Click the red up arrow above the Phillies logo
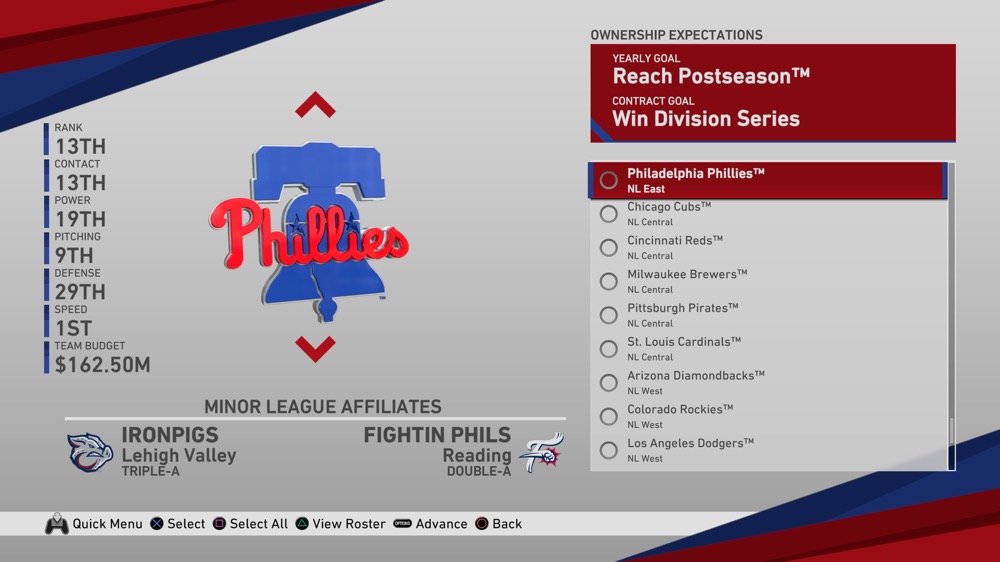 (315, 105)
